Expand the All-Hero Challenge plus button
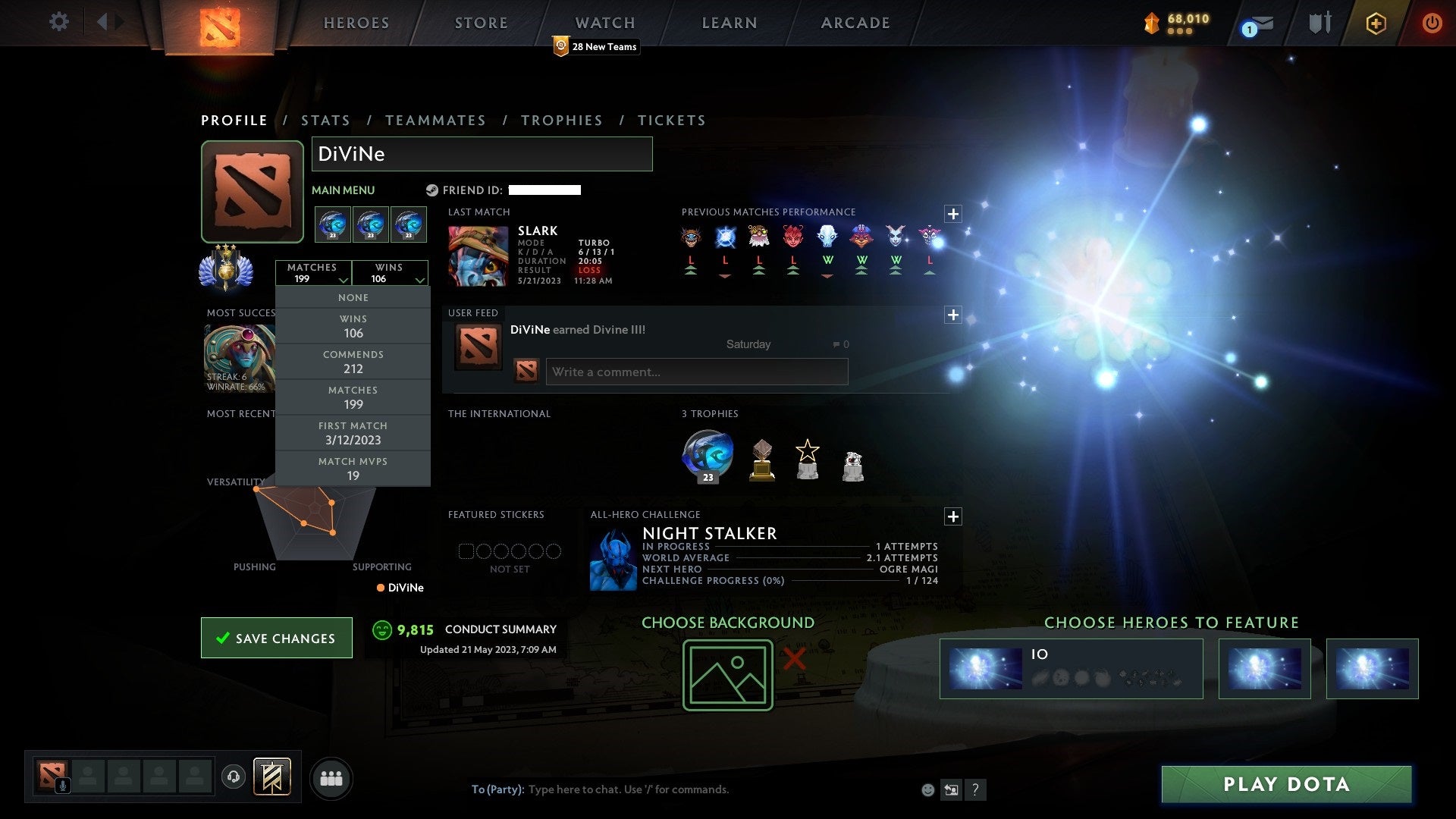This screenshot has height=819, width=1456. (x=953, y=516)
